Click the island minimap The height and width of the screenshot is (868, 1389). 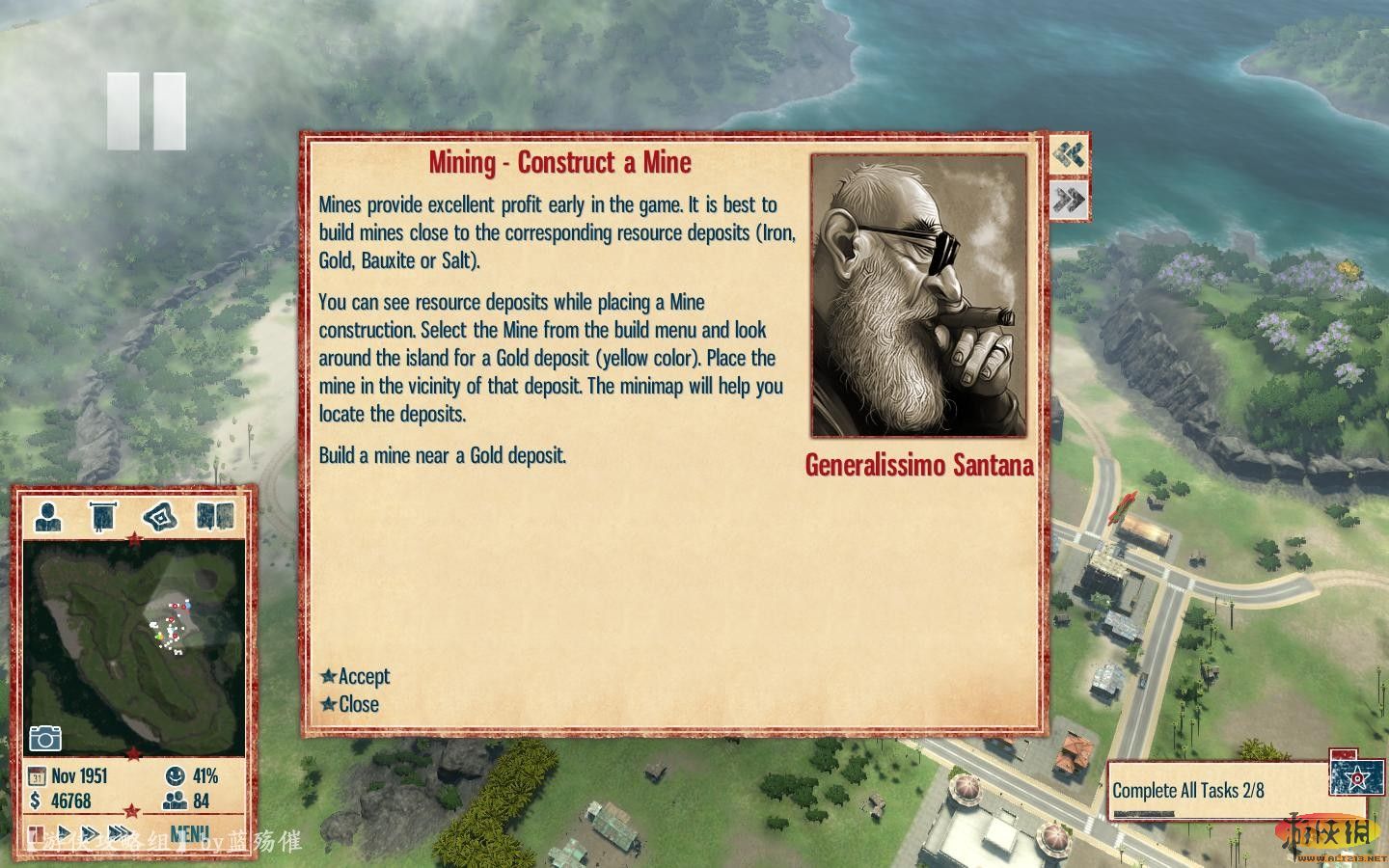(x=134, y=646)
